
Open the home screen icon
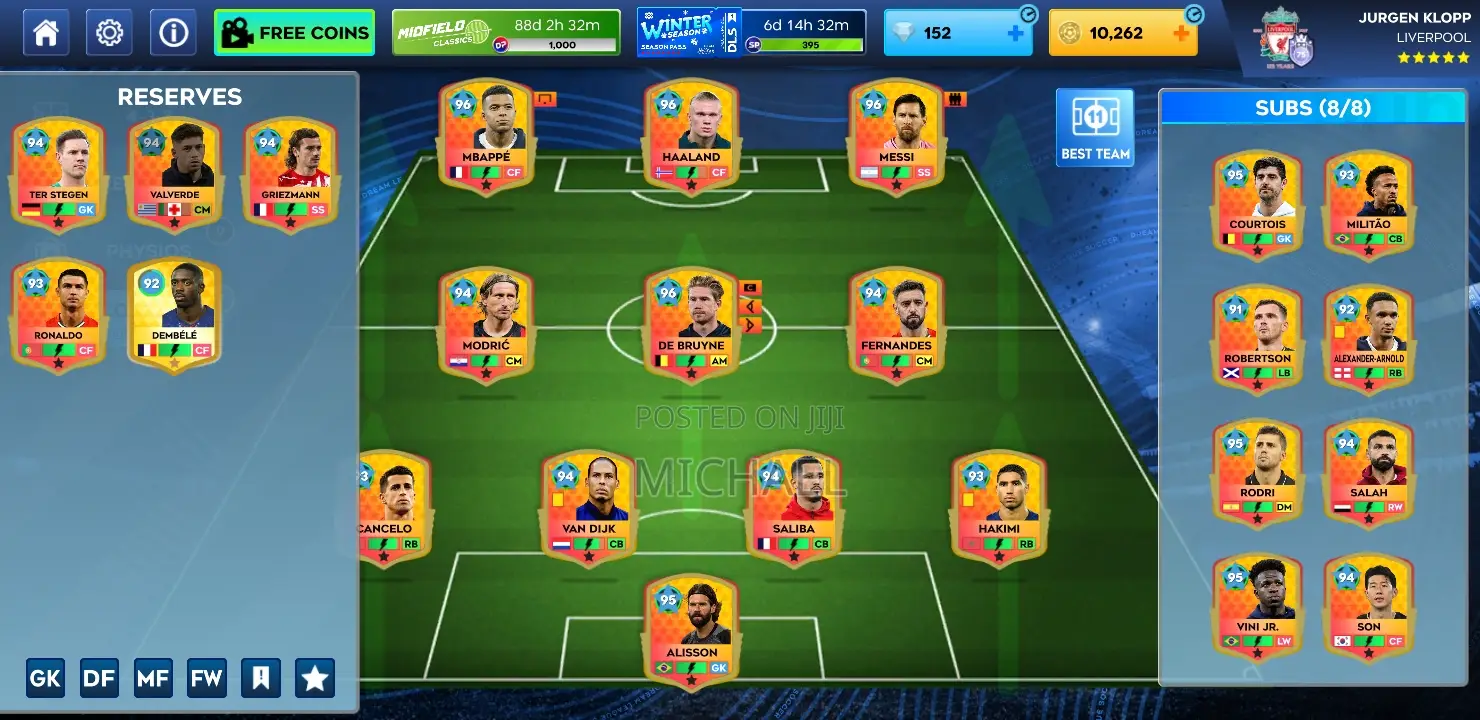(45, 31)
